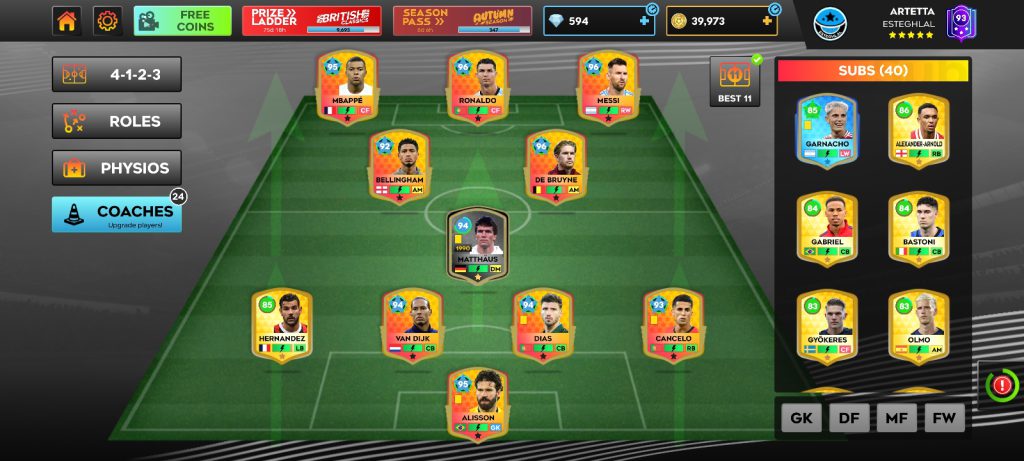The image size is (1024, 461).
Task: Filter subs by GK
Action: 801,418
